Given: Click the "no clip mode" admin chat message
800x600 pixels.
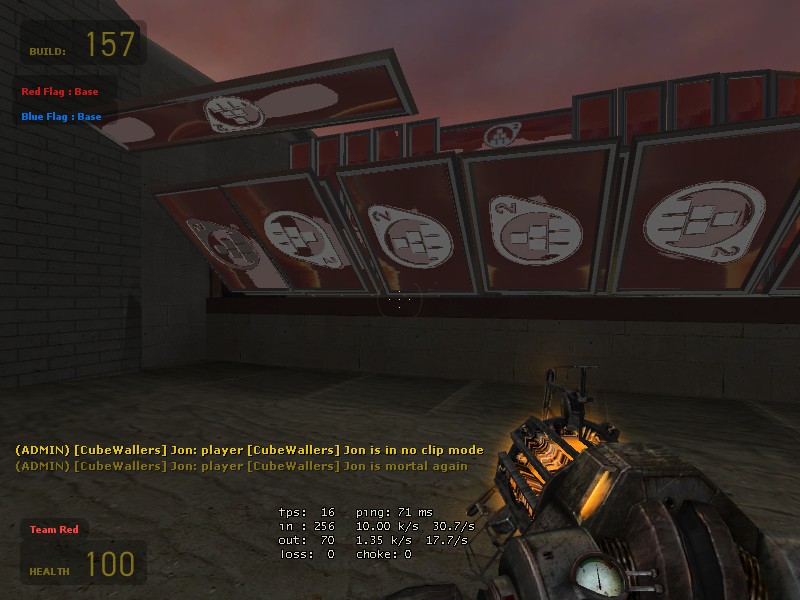Looking at the screenshot, I should [x=249, y=450].
